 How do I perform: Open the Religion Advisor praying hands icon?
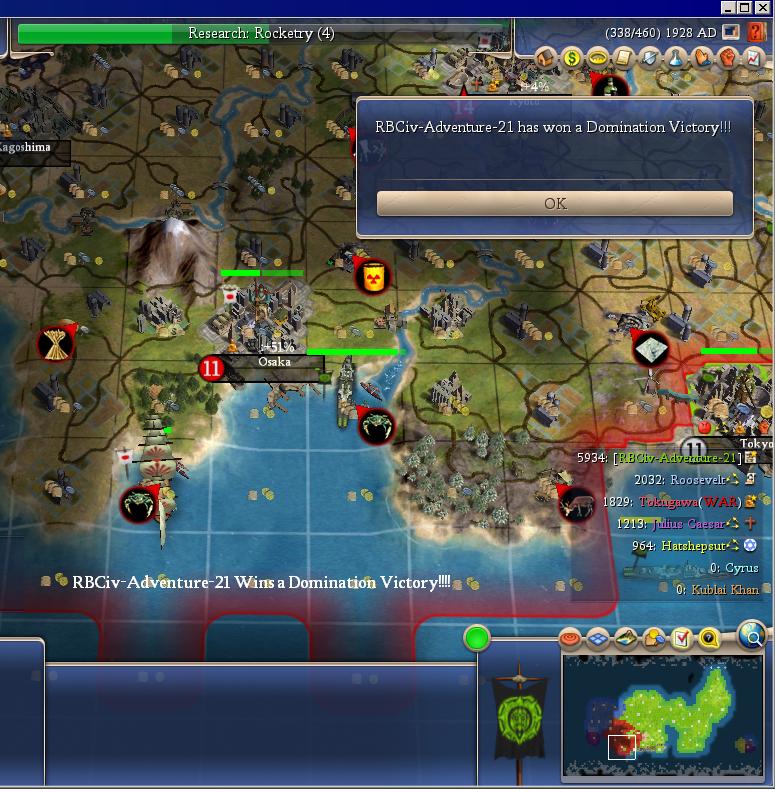[x=703, y=58]
